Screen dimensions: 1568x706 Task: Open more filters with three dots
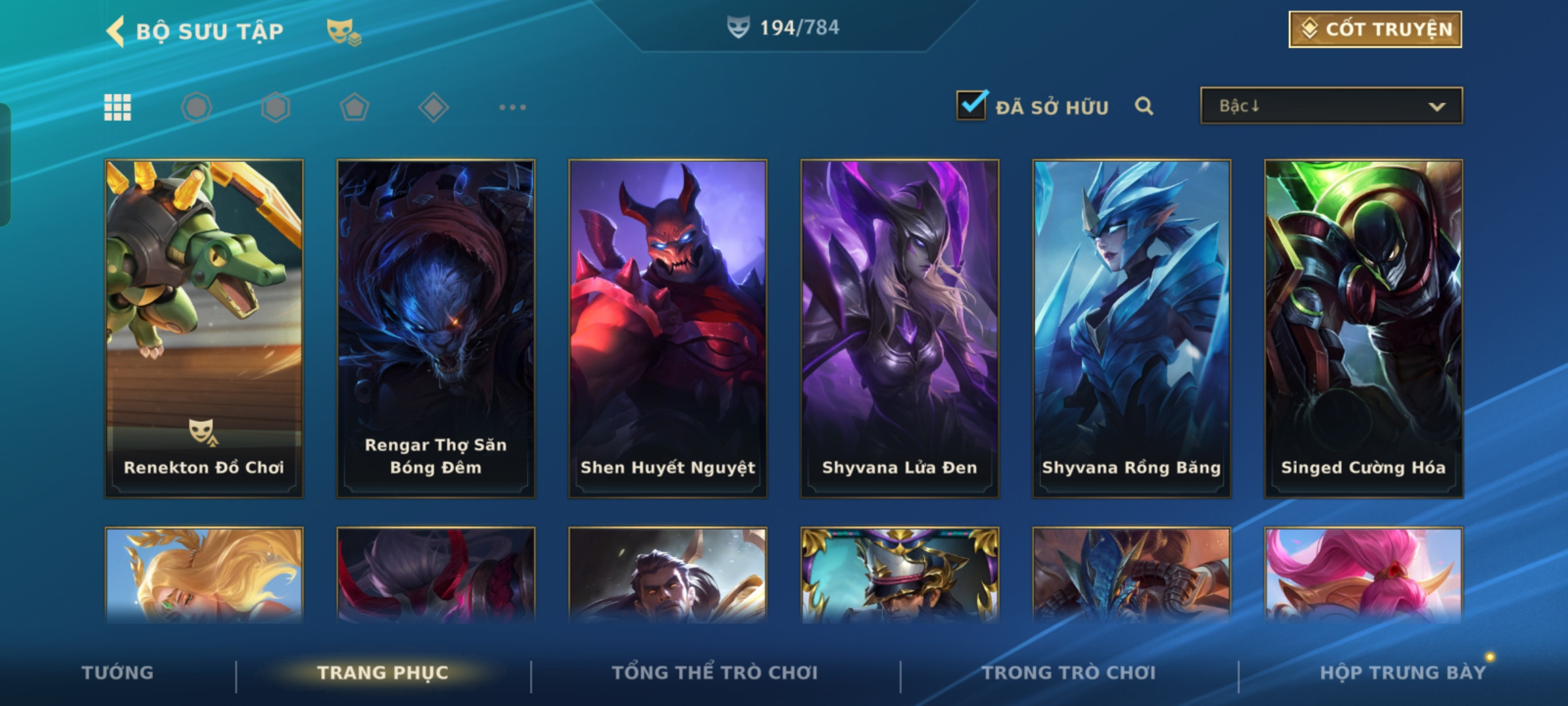pyautogui.click(x=512, y=107)
